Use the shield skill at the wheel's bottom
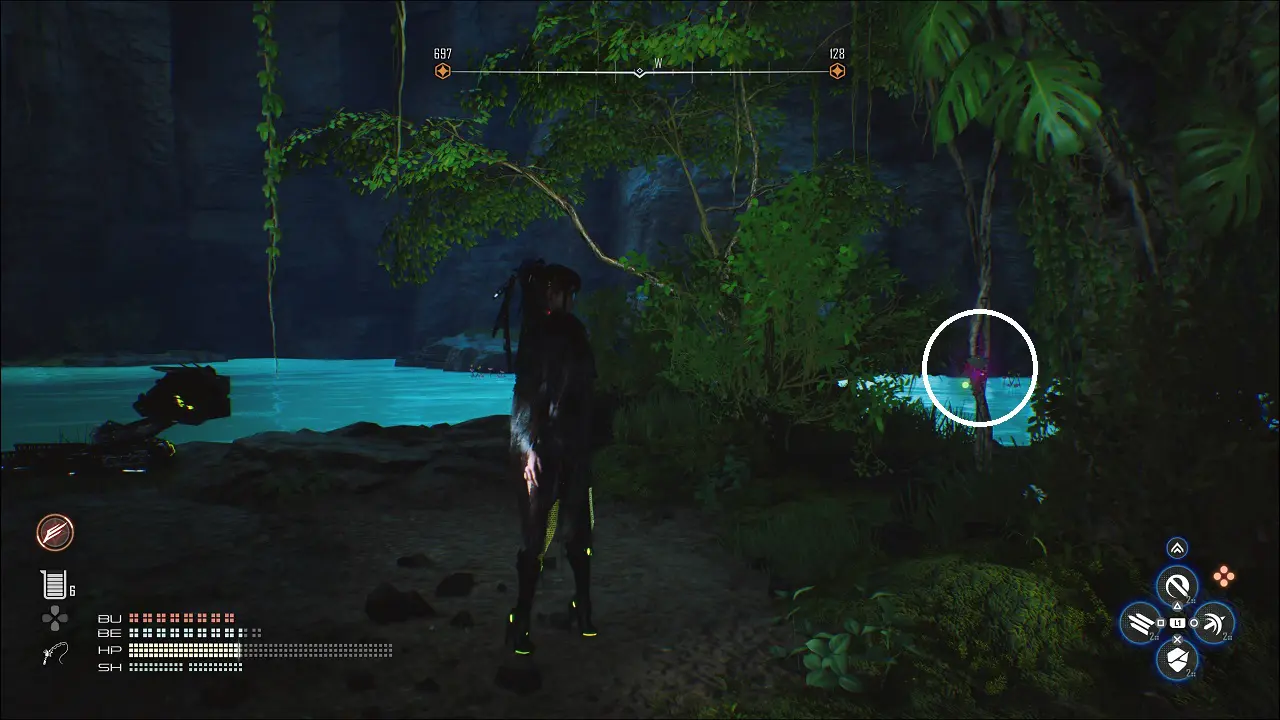The image size is (1280, 720). [x=1177, y=658]
